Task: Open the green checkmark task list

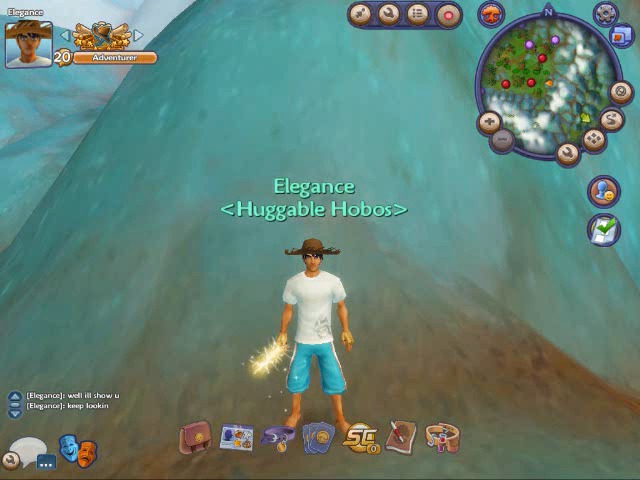Action: click(x=603, y=229)
